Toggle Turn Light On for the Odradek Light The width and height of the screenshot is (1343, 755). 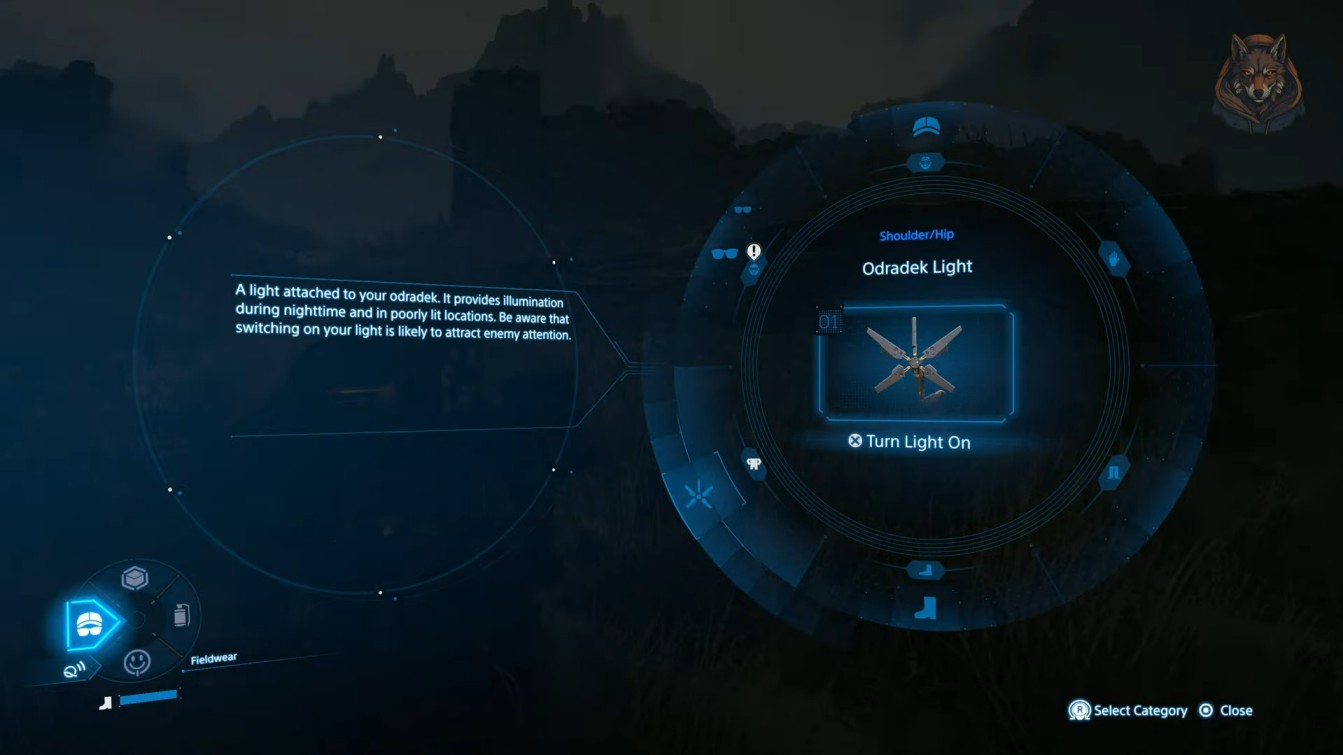[x=911, y=441]
